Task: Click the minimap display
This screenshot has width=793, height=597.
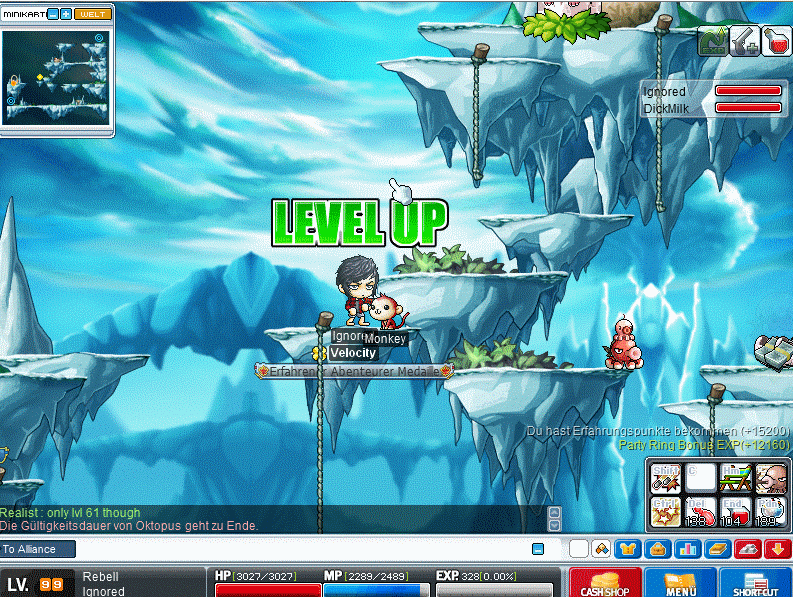Action: click(x=57, y=77)
